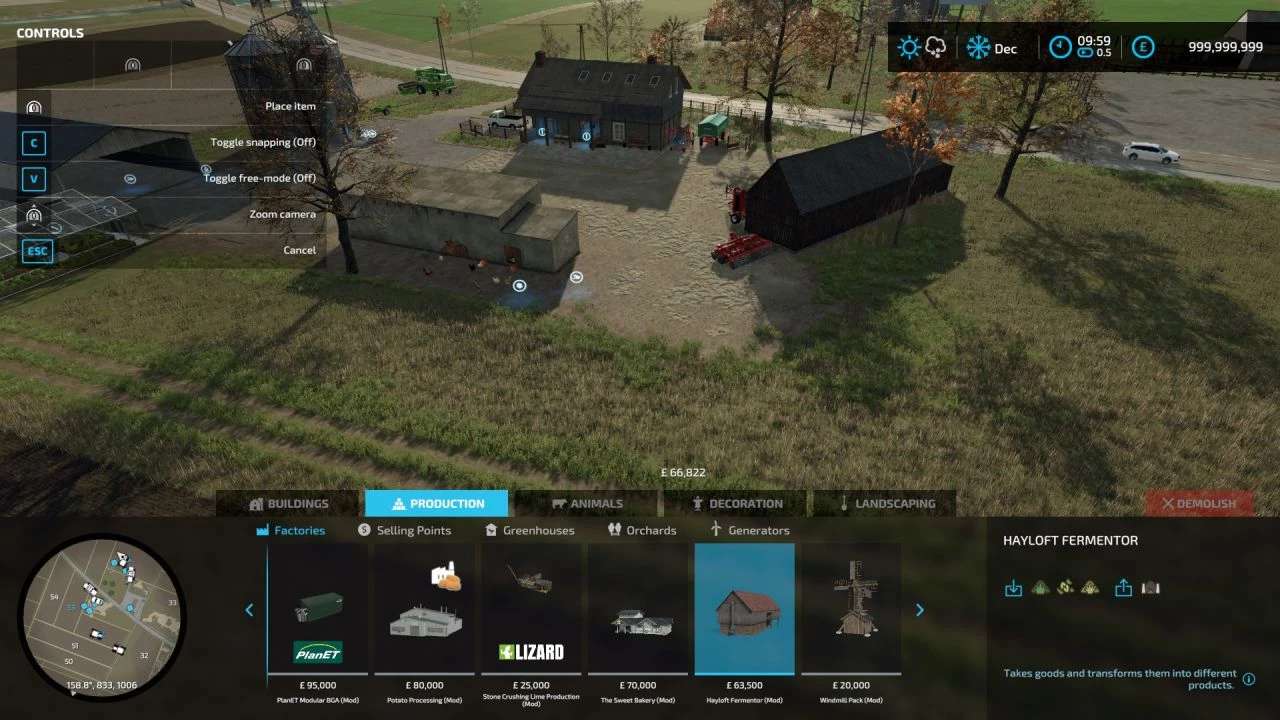Select the PlanET Modular BGA item
This screenshot has height=720, width=1280.
pos(318,610)
